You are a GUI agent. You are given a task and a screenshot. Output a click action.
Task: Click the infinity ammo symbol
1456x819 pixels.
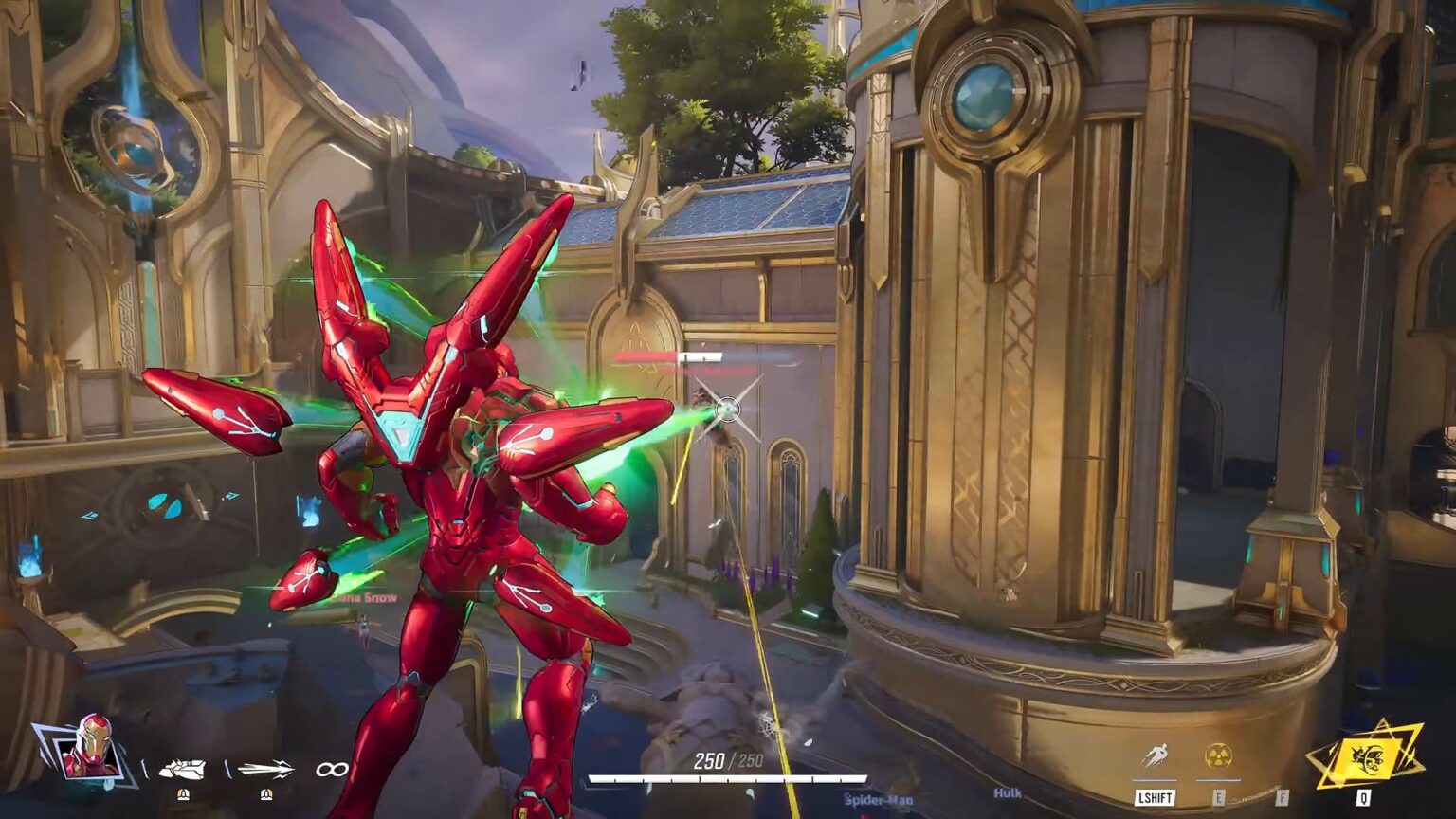click(x=334, y=770)
